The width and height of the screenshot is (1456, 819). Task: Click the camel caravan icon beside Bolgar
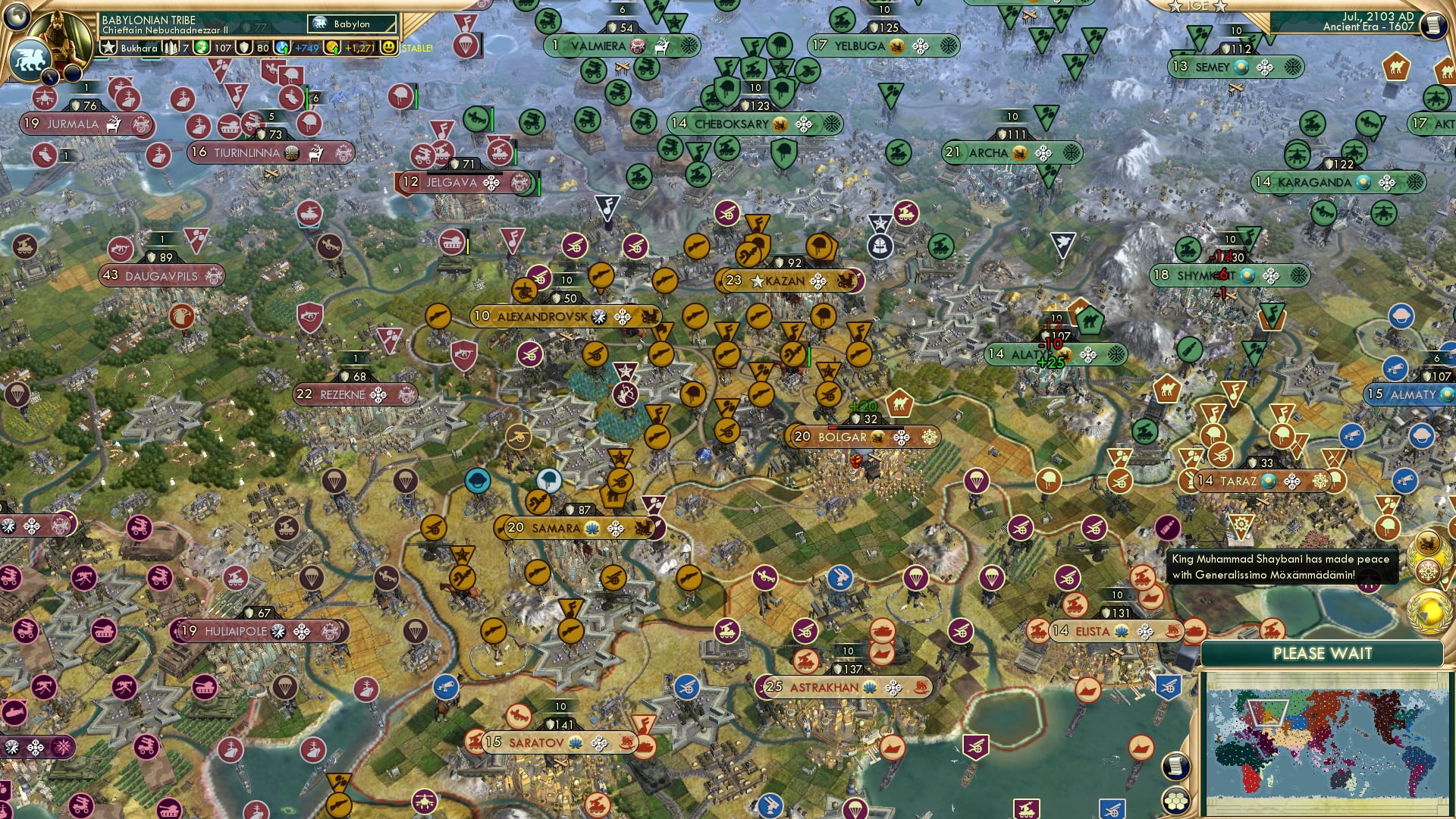[901, 402]
